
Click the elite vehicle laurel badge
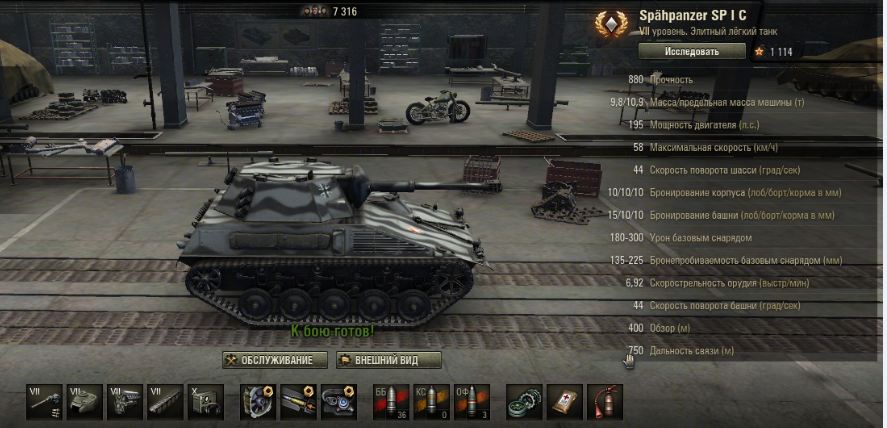click(x=608, y=24)
